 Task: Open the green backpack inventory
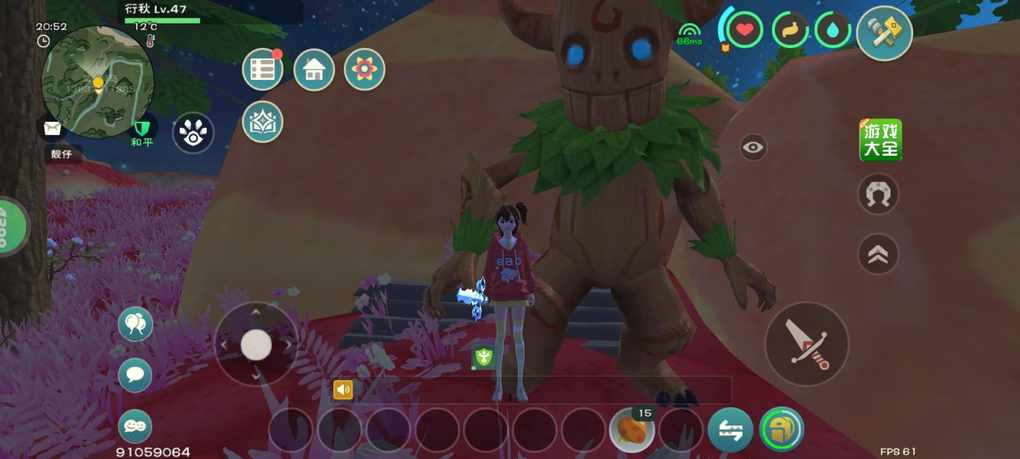[781, 430]
